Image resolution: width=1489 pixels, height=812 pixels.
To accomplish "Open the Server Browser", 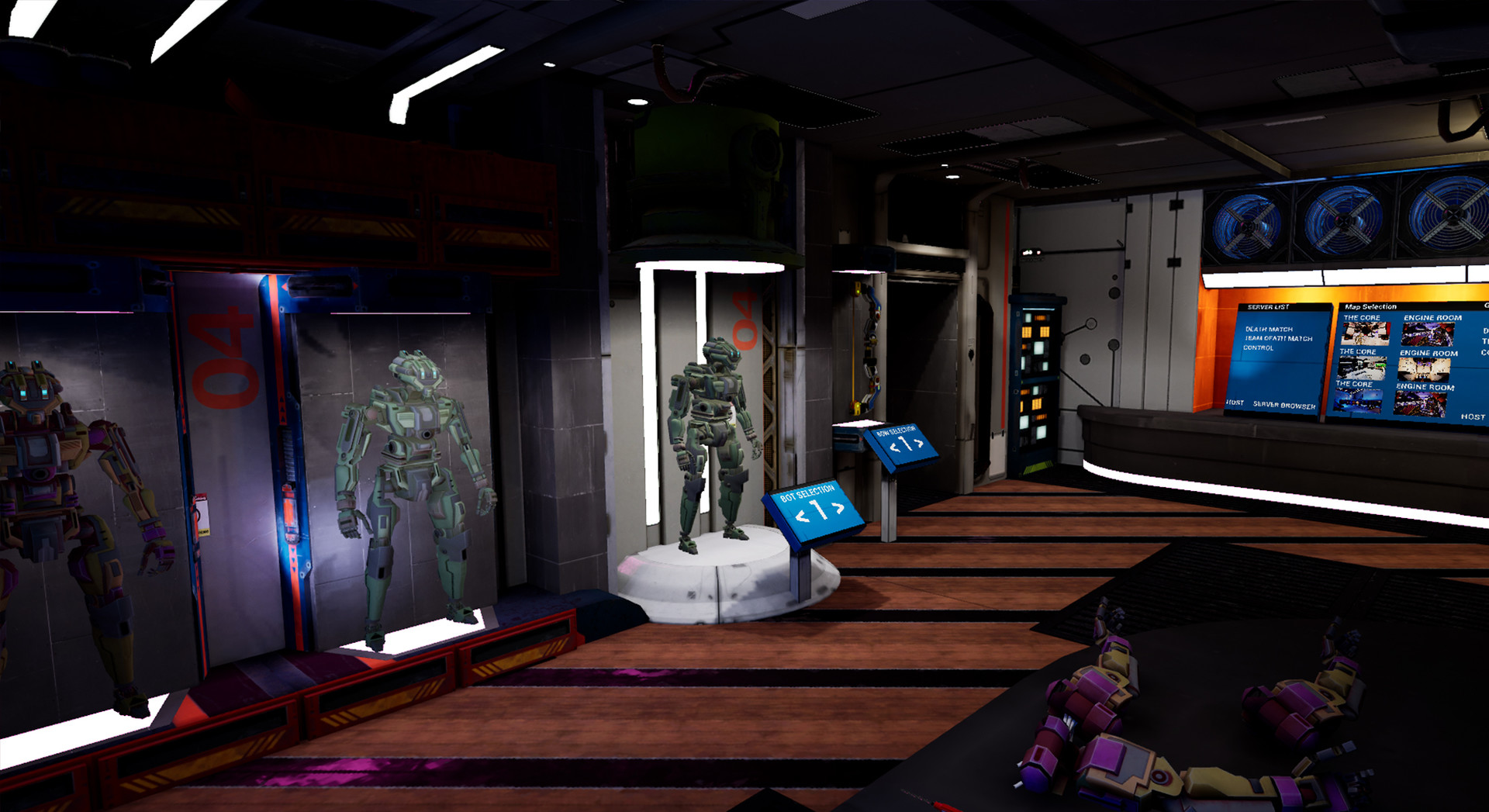I will [x=1283, y=405].
